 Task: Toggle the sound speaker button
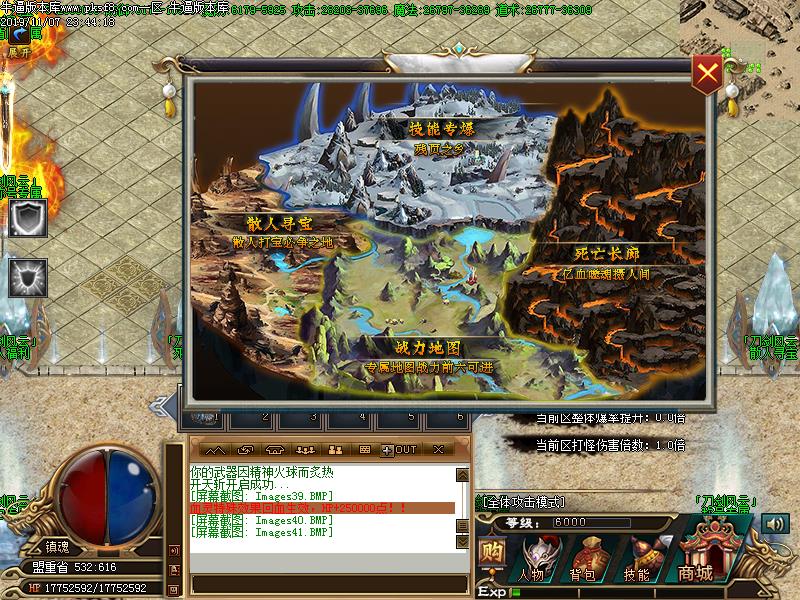click(774, 523)
